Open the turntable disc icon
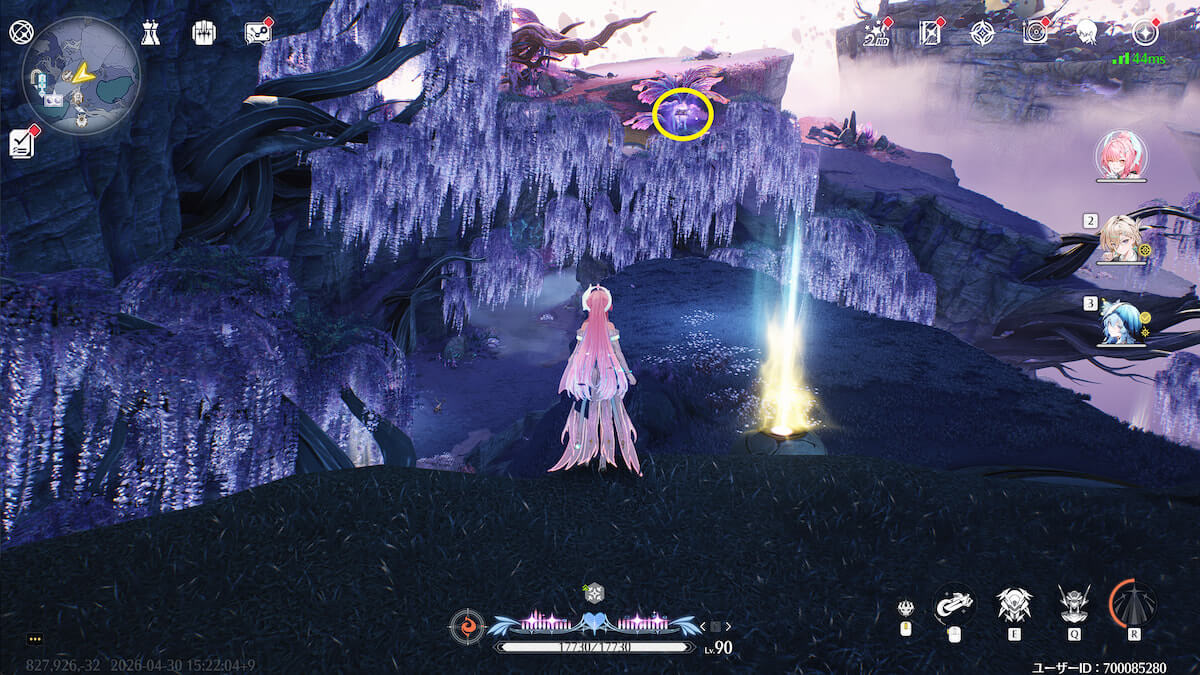 coord(1035,33)
